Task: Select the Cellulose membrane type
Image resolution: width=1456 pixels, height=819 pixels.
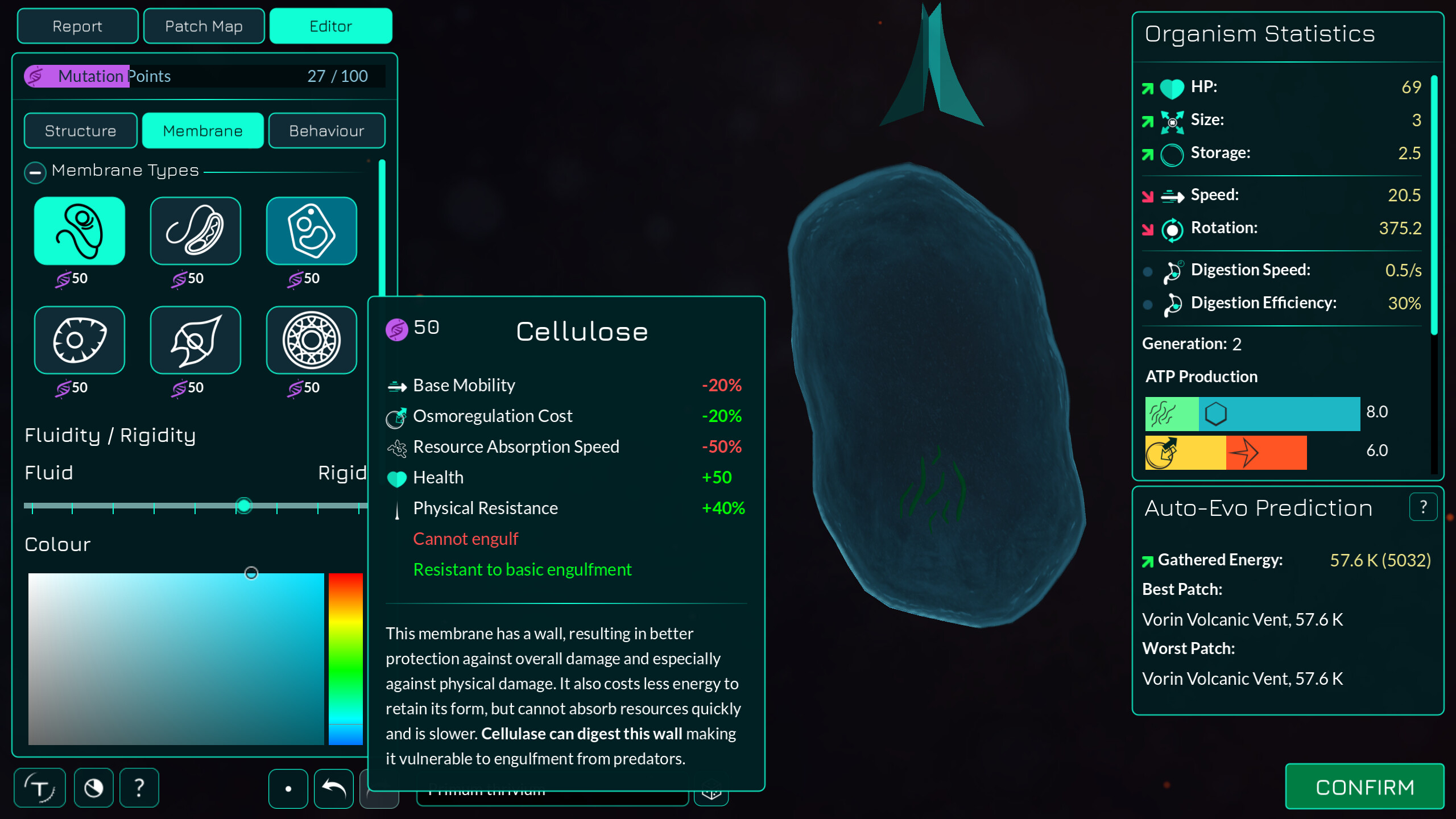Action: click(311, 230)
